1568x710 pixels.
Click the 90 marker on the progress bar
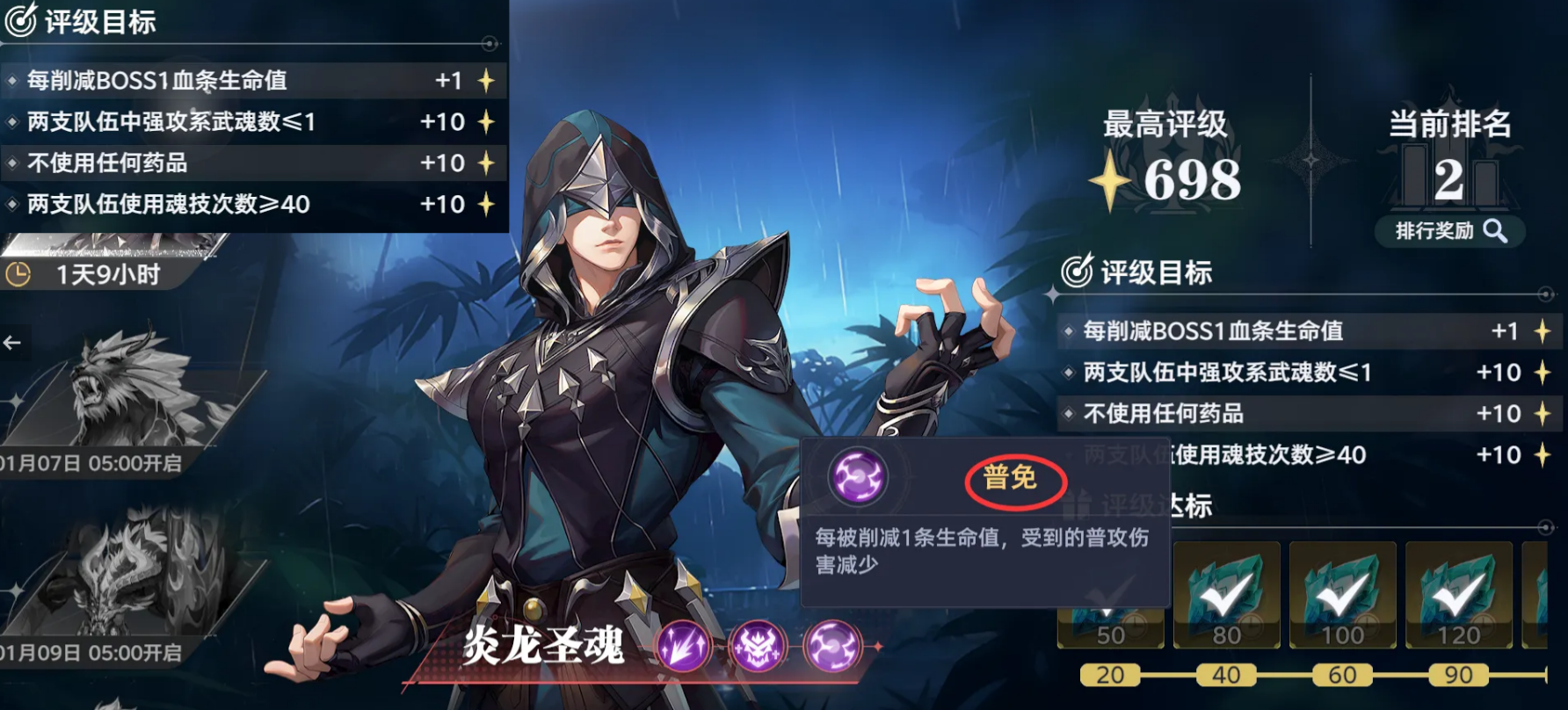point(1456,676)
